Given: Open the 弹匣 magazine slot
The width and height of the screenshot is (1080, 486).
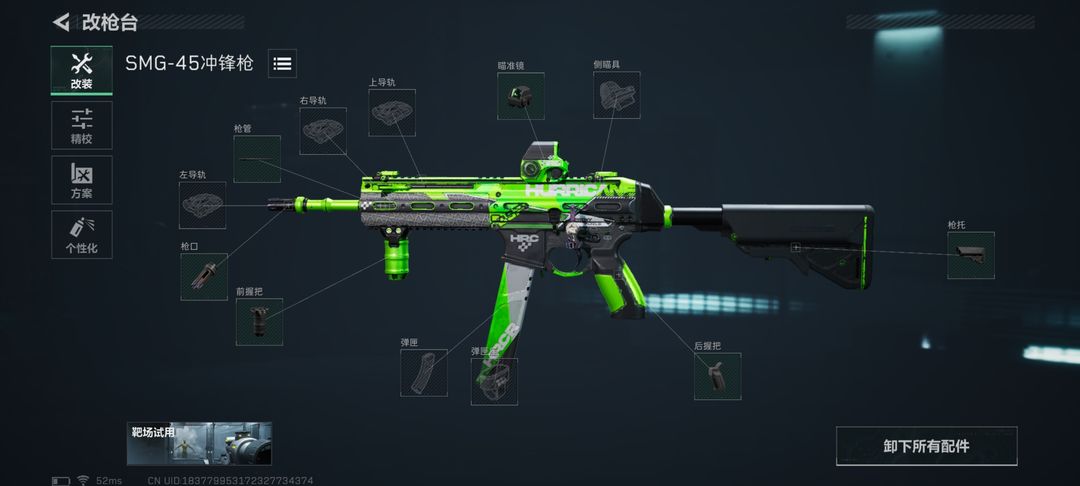Looking at the screenshot, I should [424, 373].
